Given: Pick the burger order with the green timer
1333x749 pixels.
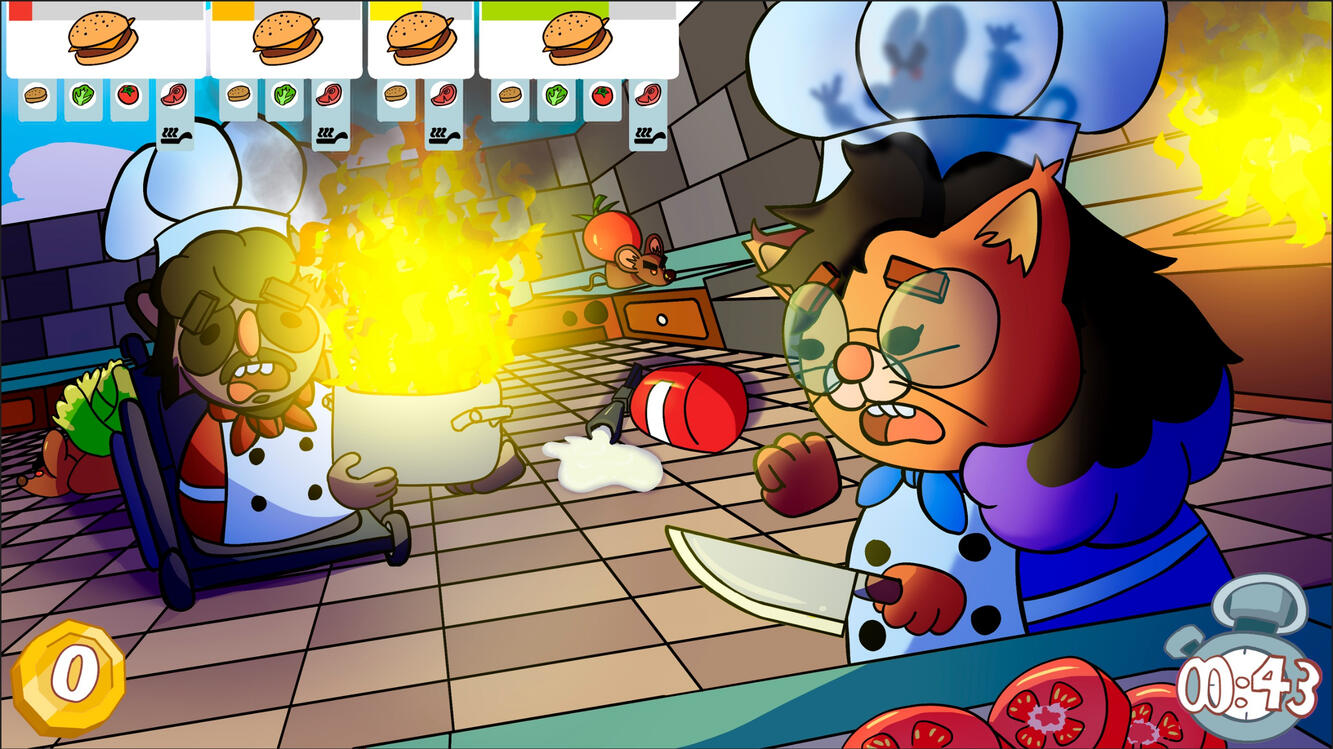Looking at the screenshot, I should click(577, 40).
